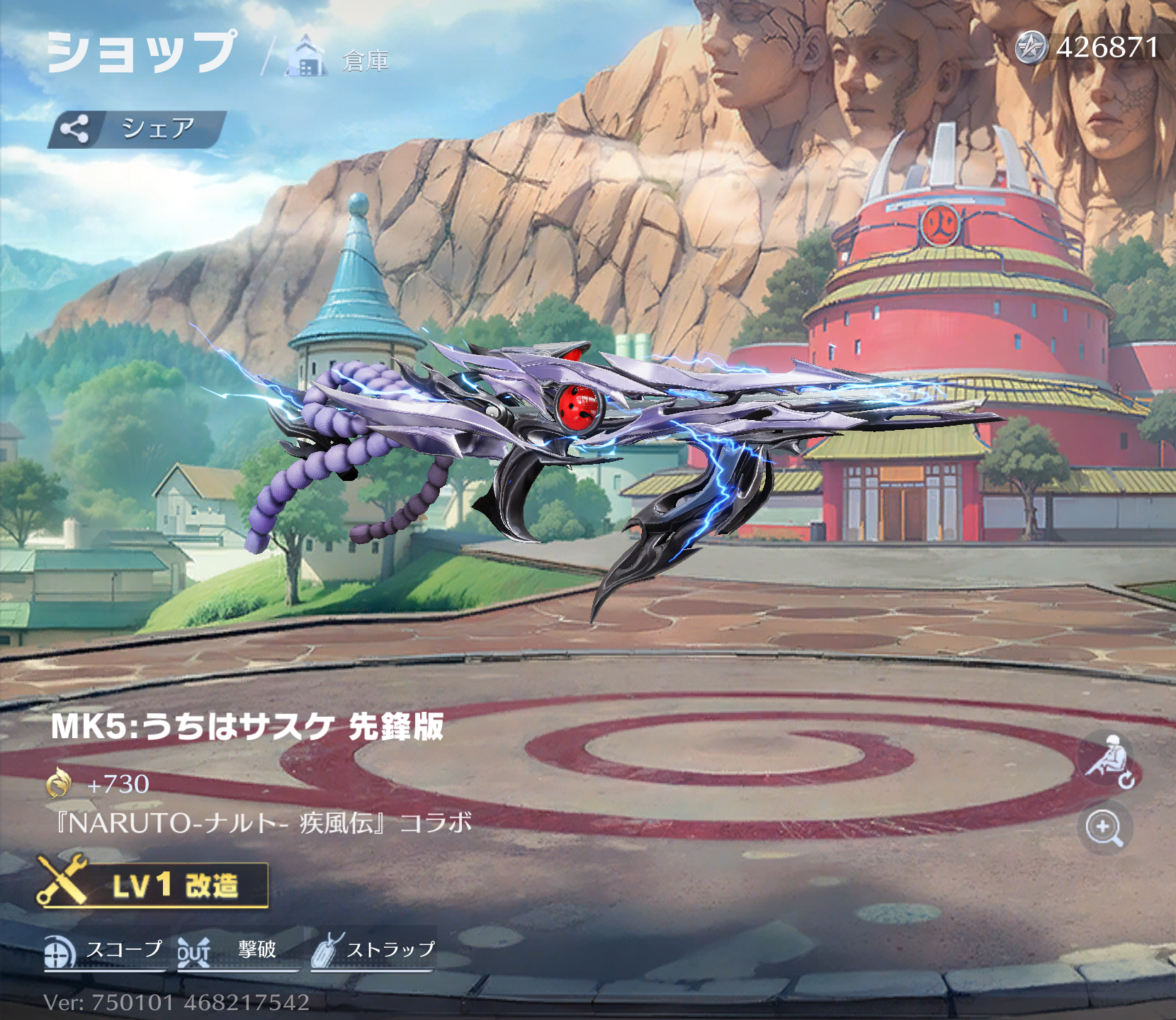Click the silver star currency icon
The height and width of the screenshot is (1020, 1176).
[1031, 48]
